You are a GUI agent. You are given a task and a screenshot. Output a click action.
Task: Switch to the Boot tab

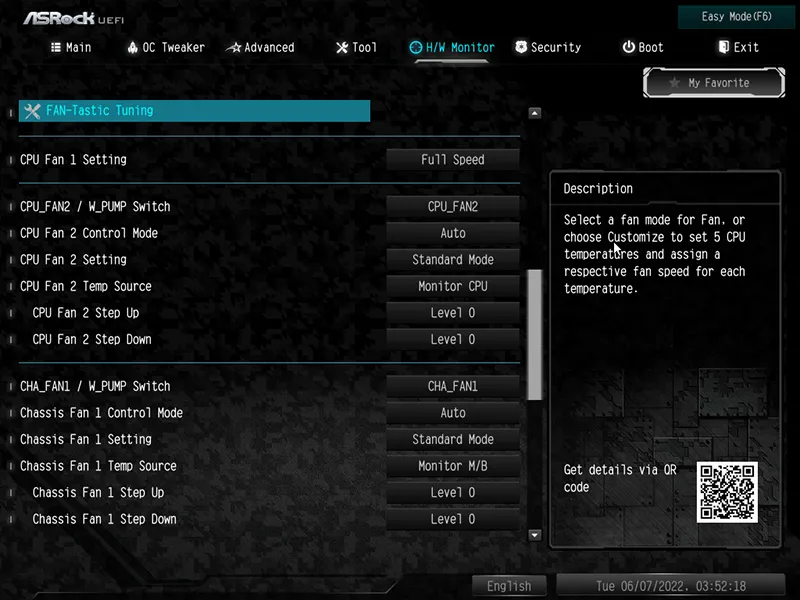[x=642, y=47]
